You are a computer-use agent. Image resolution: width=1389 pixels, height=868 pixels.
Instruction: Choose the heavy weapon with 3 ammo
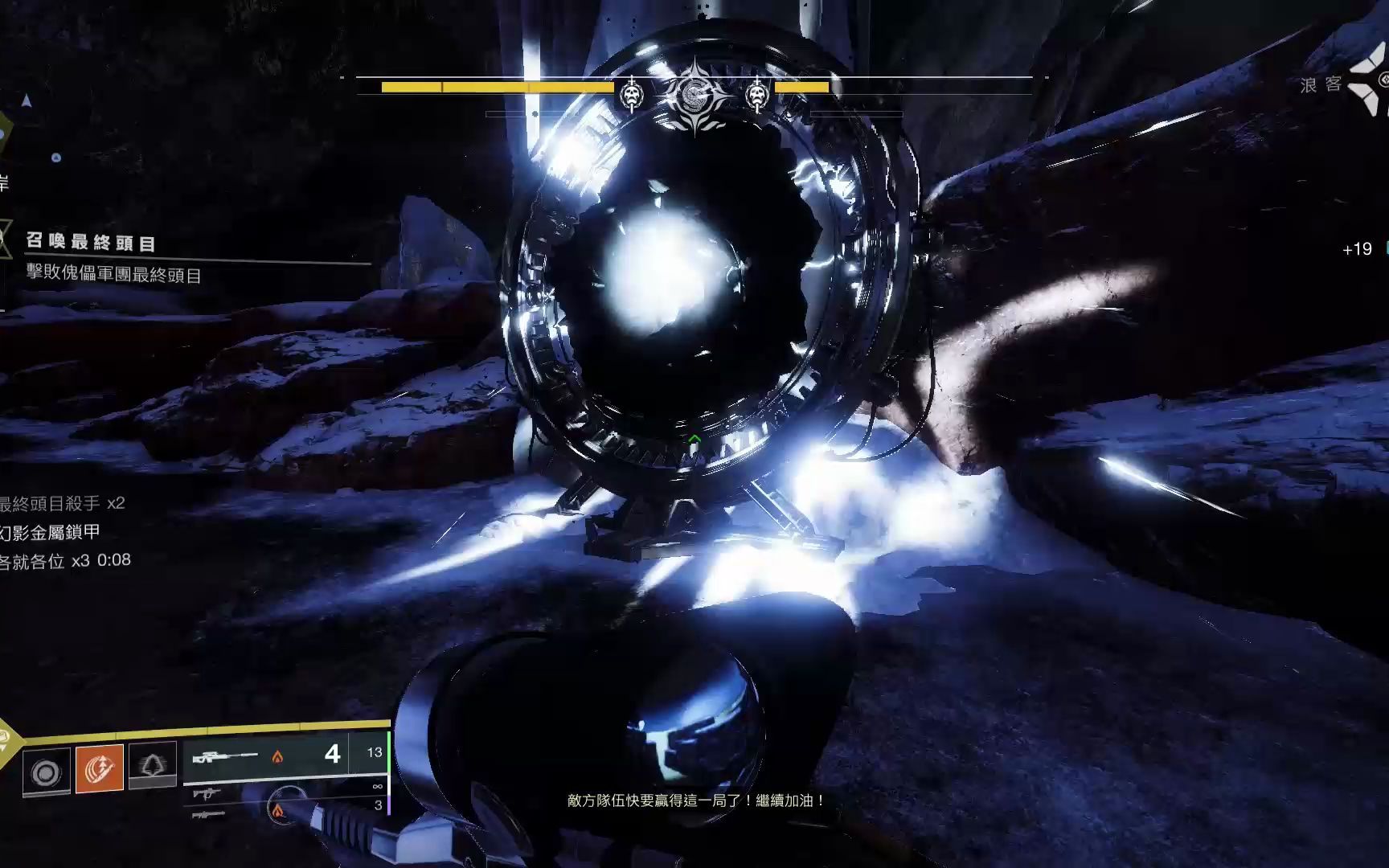coord(207,814)
